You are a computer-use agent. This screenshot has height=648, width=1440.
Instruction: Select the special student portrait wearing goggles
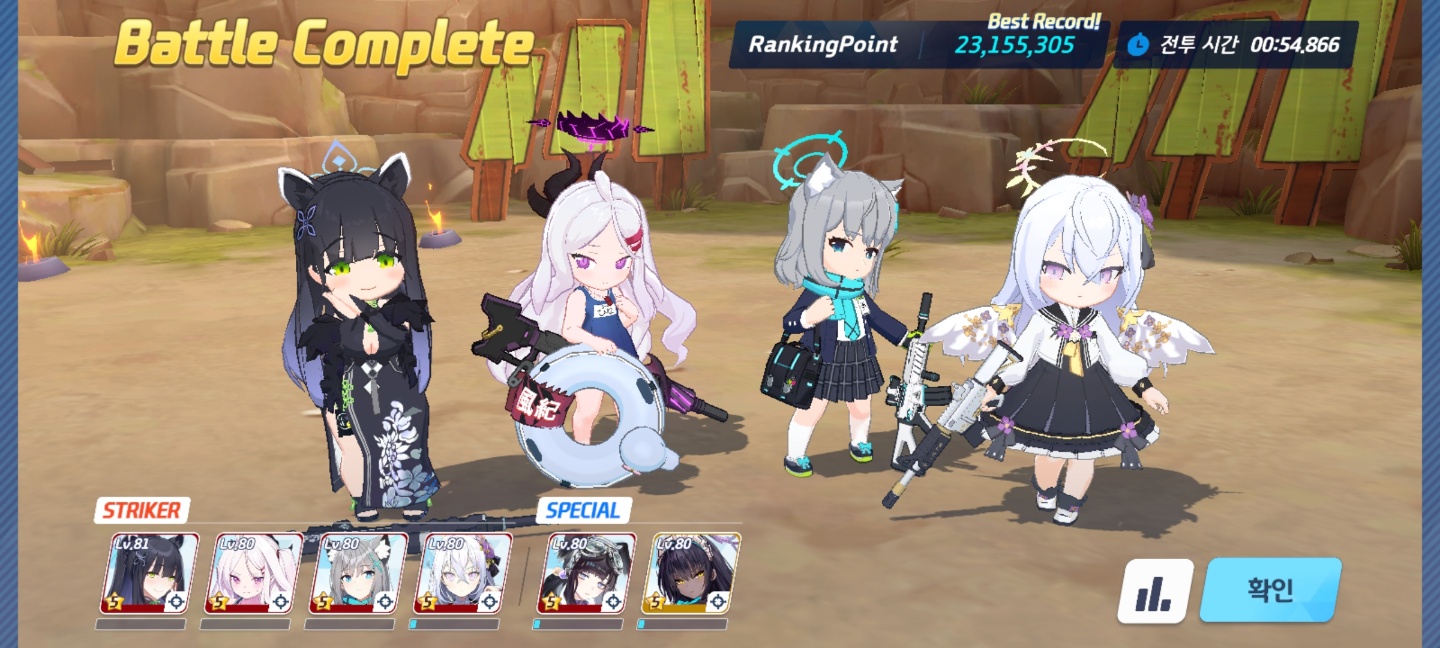586,573
